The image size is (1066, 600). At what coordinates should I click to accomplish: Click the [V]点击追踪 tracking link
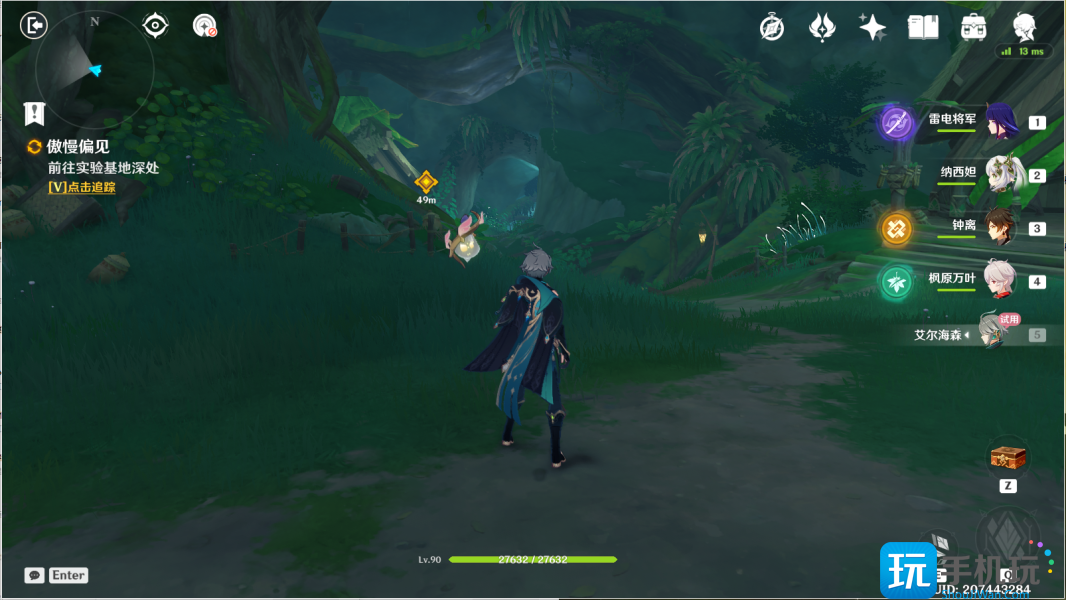81,187
